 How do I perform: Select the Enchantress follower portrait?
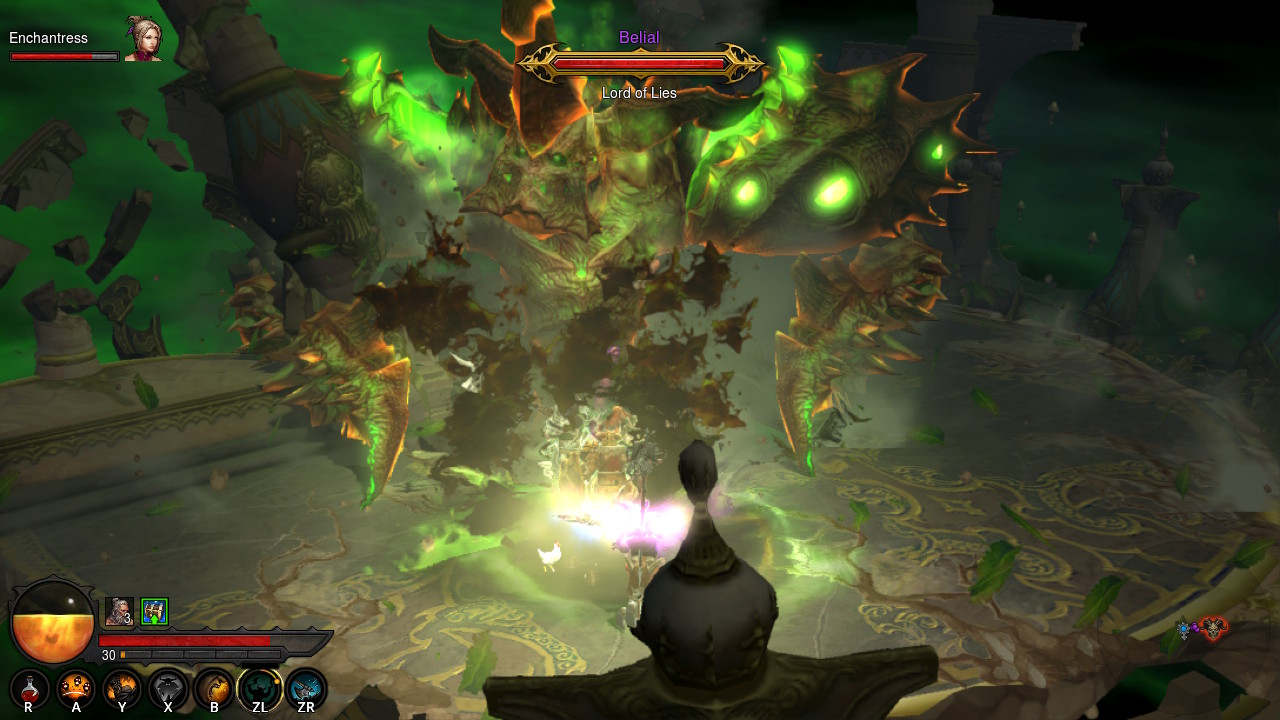143,39
